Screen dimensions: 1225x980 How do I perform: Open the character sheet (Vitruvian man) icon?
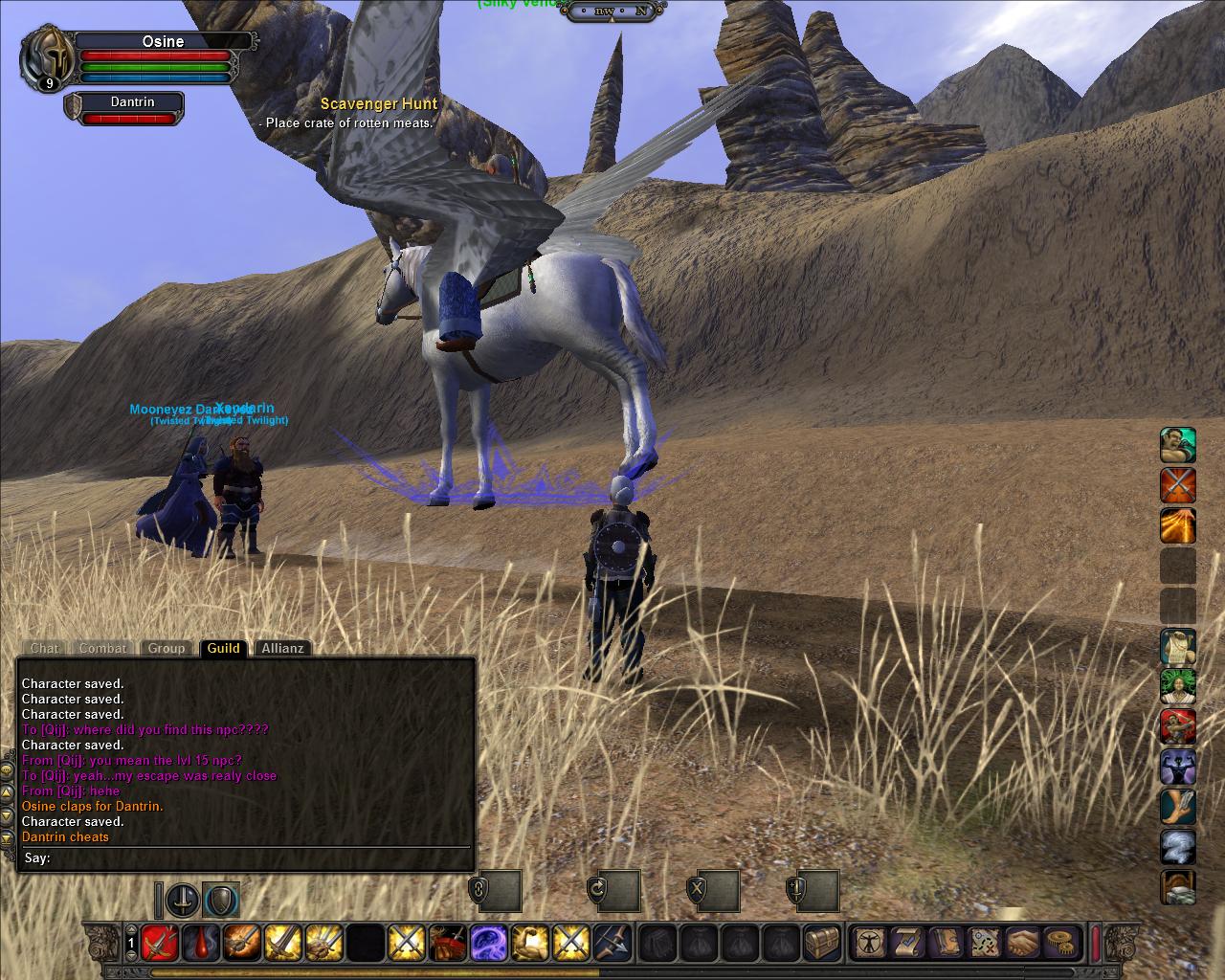pyautogui.click(x=871, y=943)
